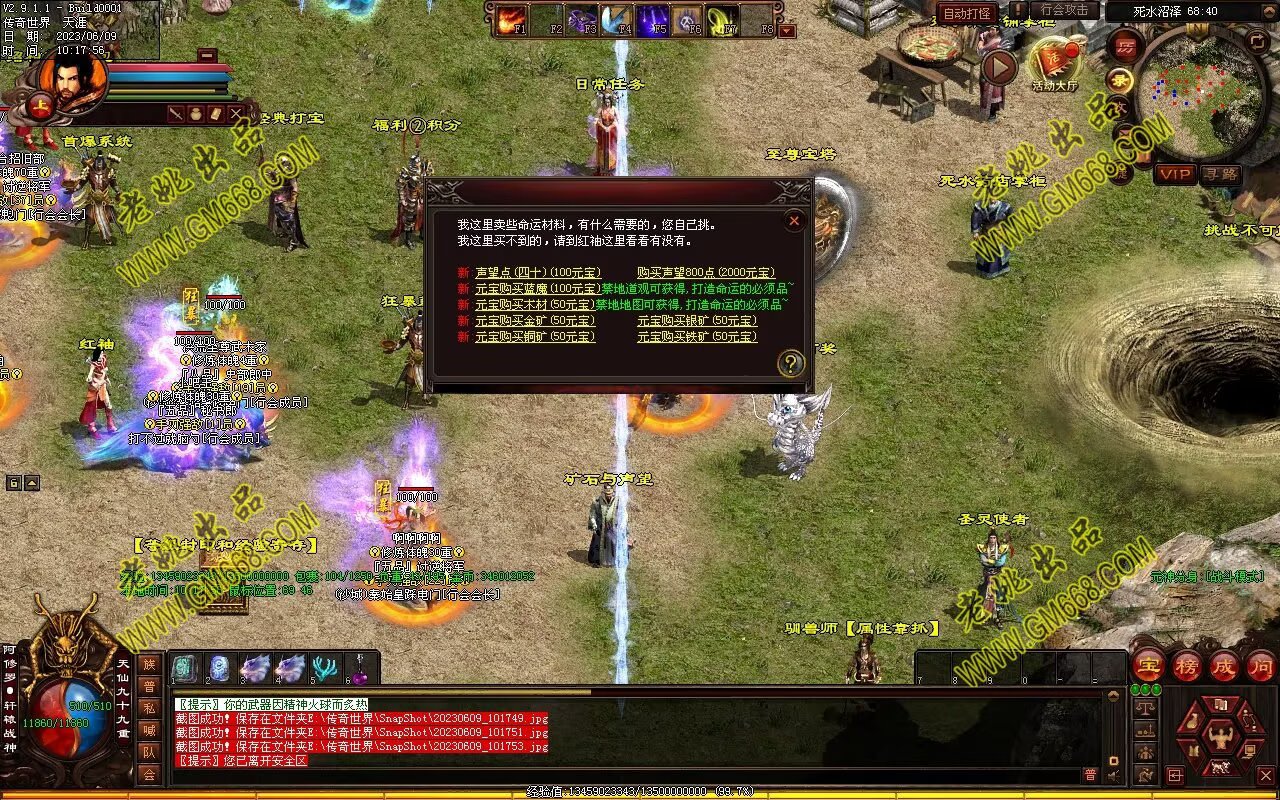
Task: Open the VIP panel
Action: tap(1175, 174)
